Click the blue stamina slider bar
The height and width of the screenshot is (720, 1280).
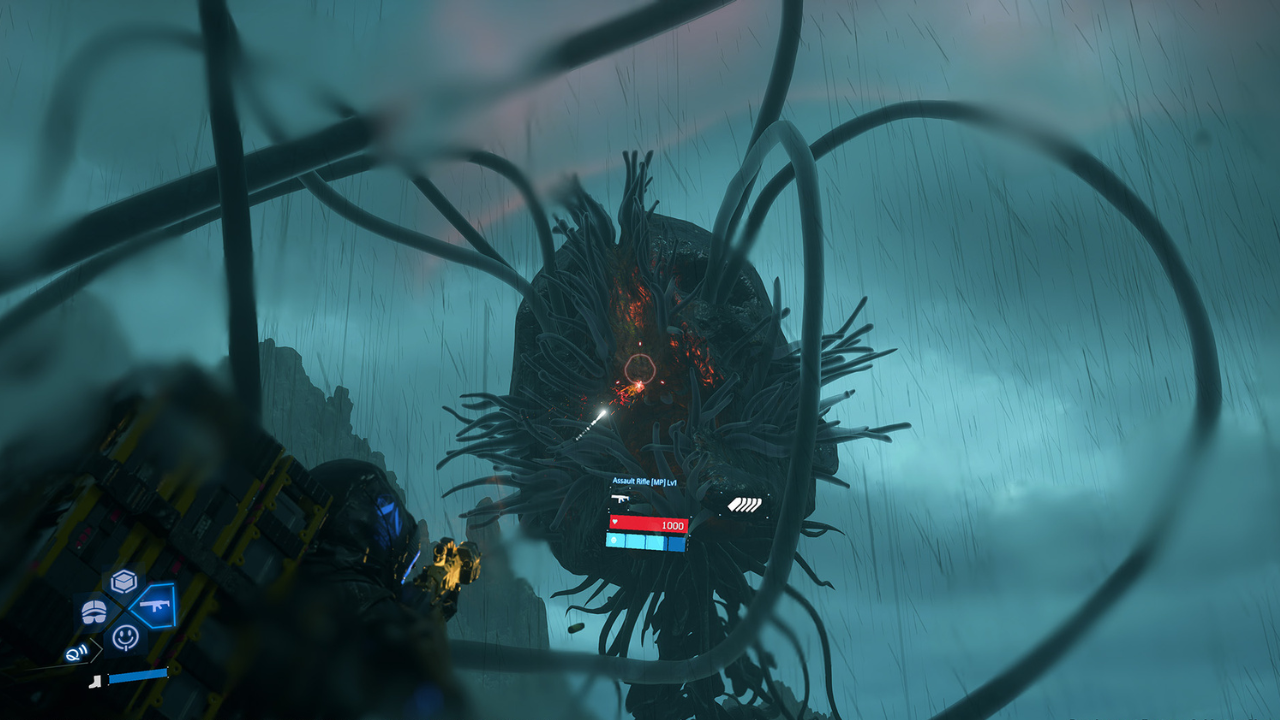coord(137,676)
